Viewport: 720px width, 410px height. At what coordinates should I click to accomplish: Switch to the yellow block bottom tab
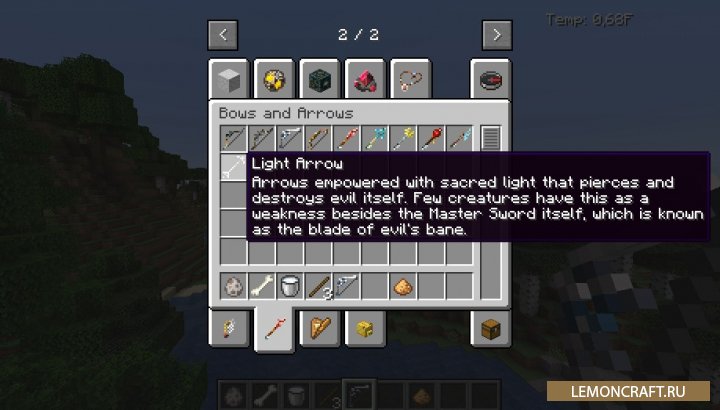point(364,327)
